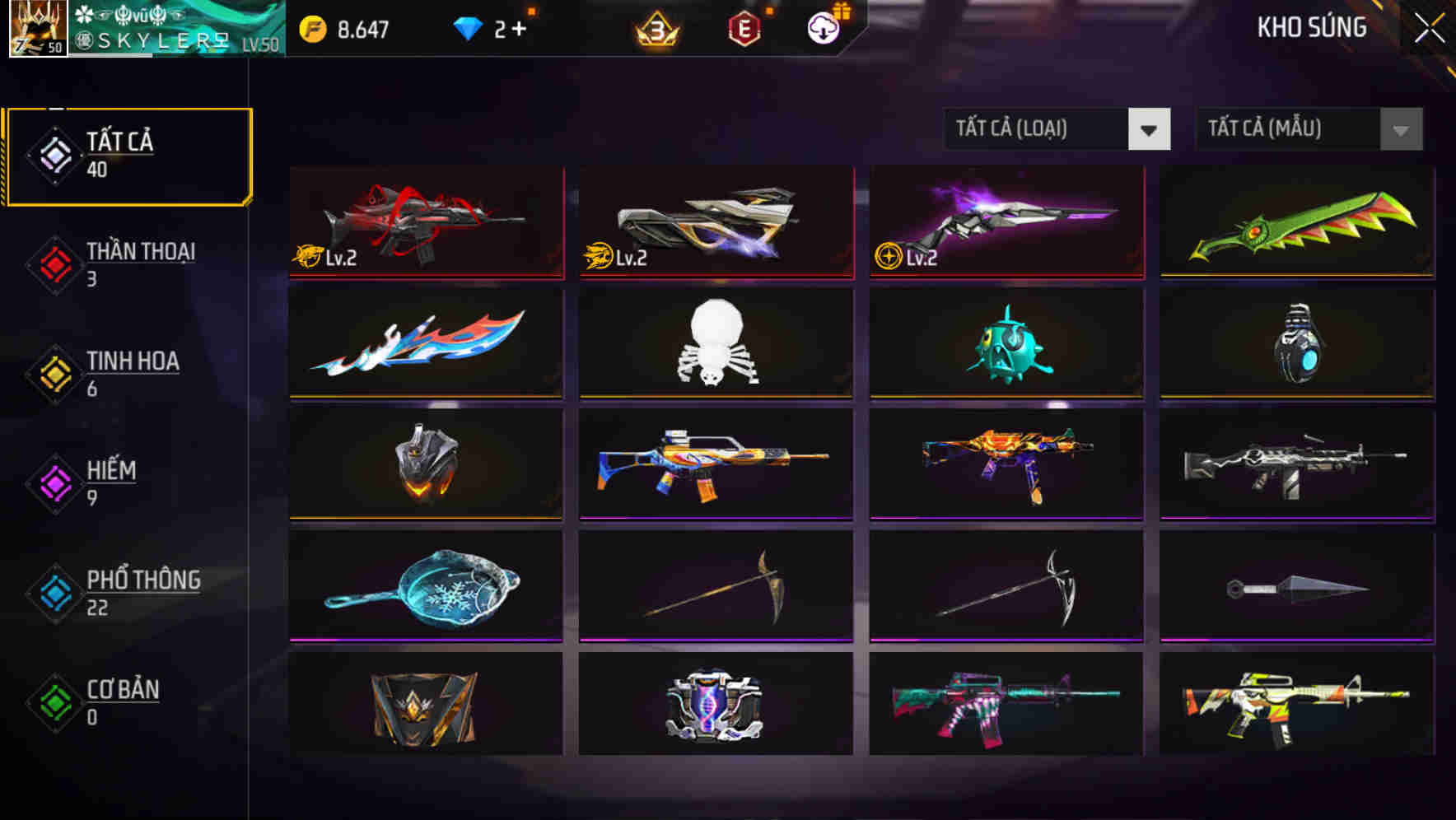Expand the weapon type filter arrow
Image resolution: width=1456 pixels, height=820 pixels.
point(1150,129)
